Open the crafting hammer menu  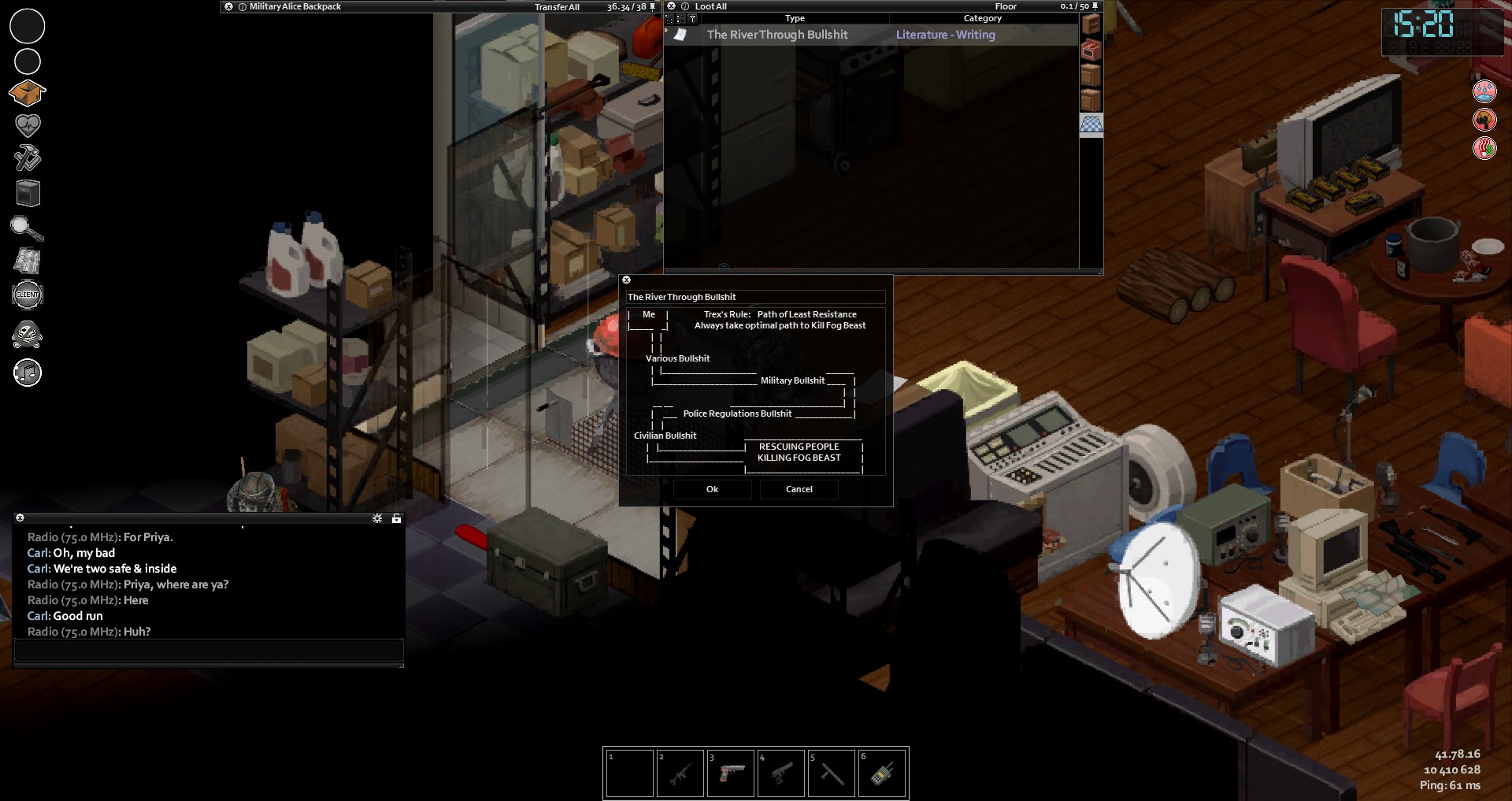[x=28, y=158]
